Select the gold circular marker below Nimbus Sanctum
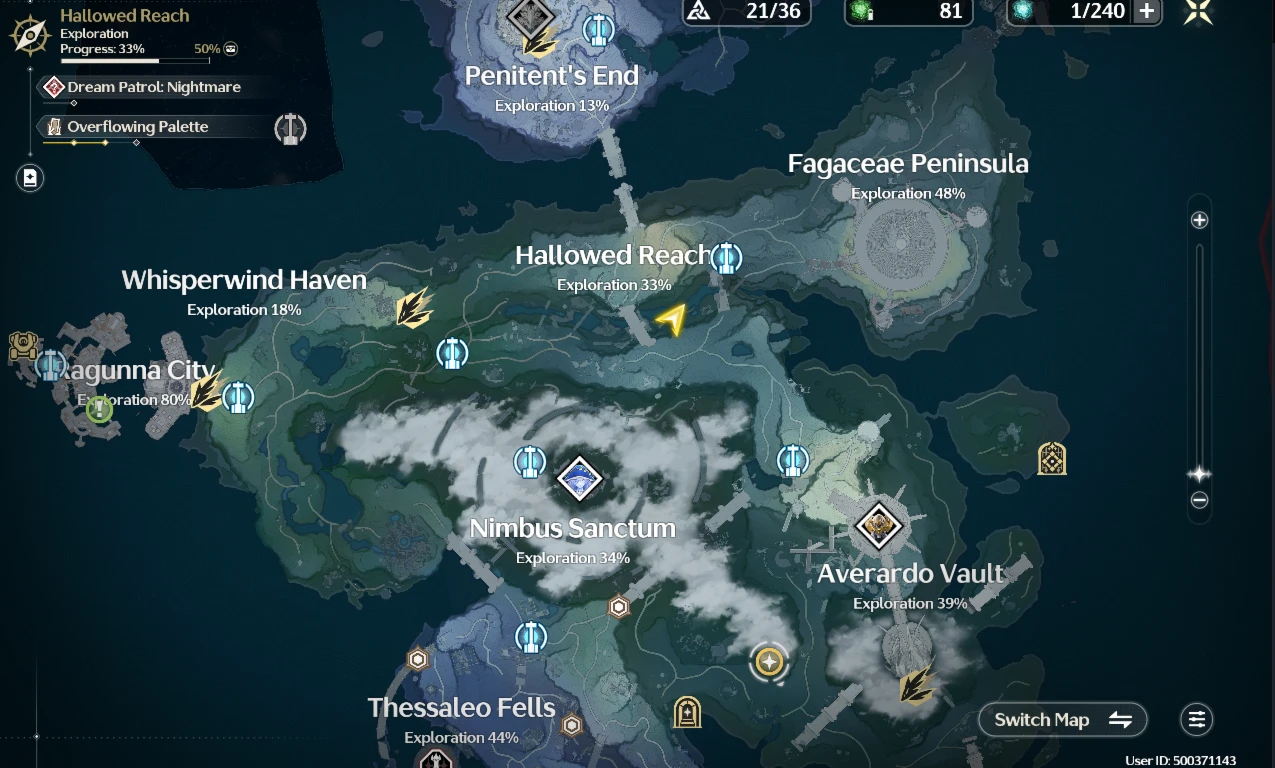 (769, 661)
